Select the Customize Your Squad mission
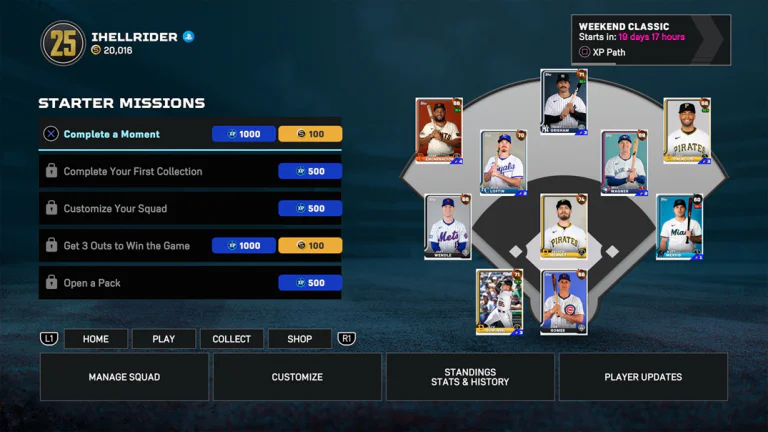Viewport: 768px width, 432px height. [190, 208]
